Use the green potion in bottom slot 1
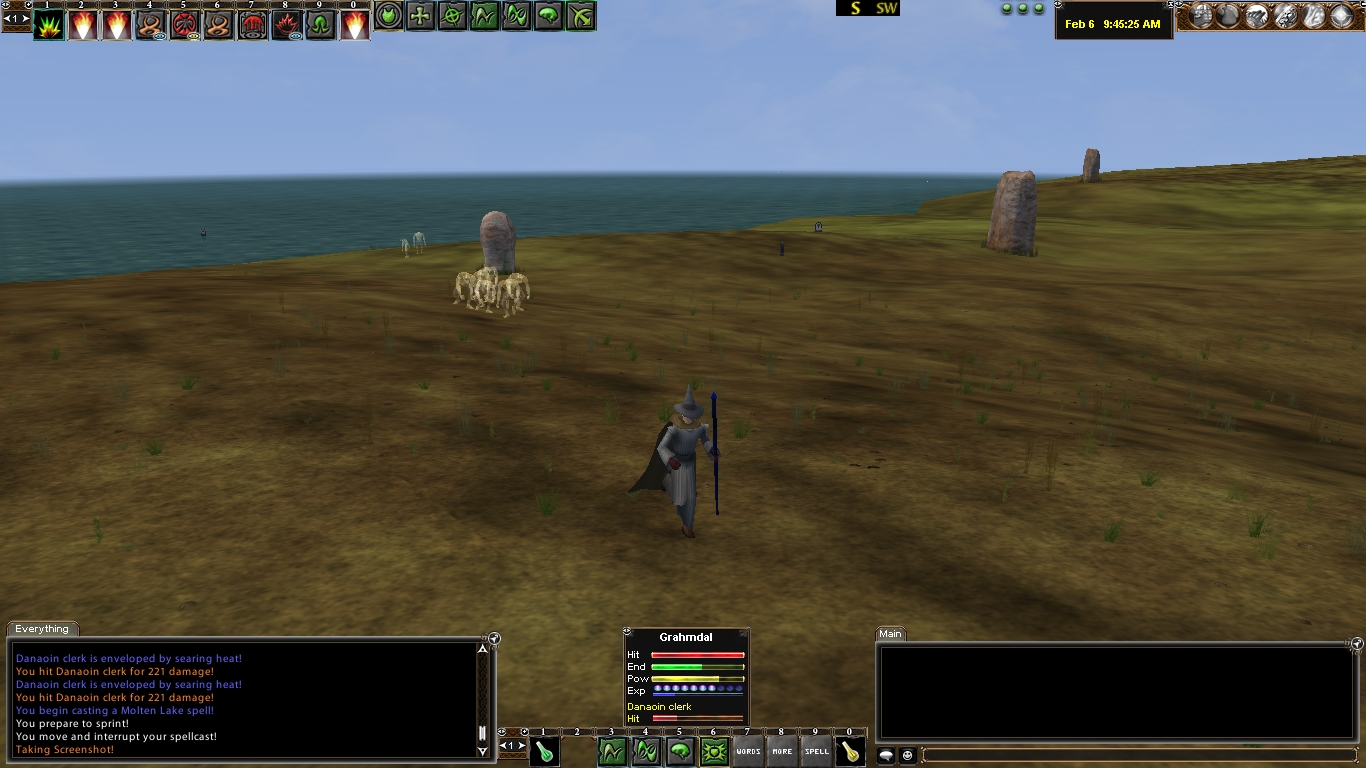The image size is (1366, 768). [x=544, y=752]
